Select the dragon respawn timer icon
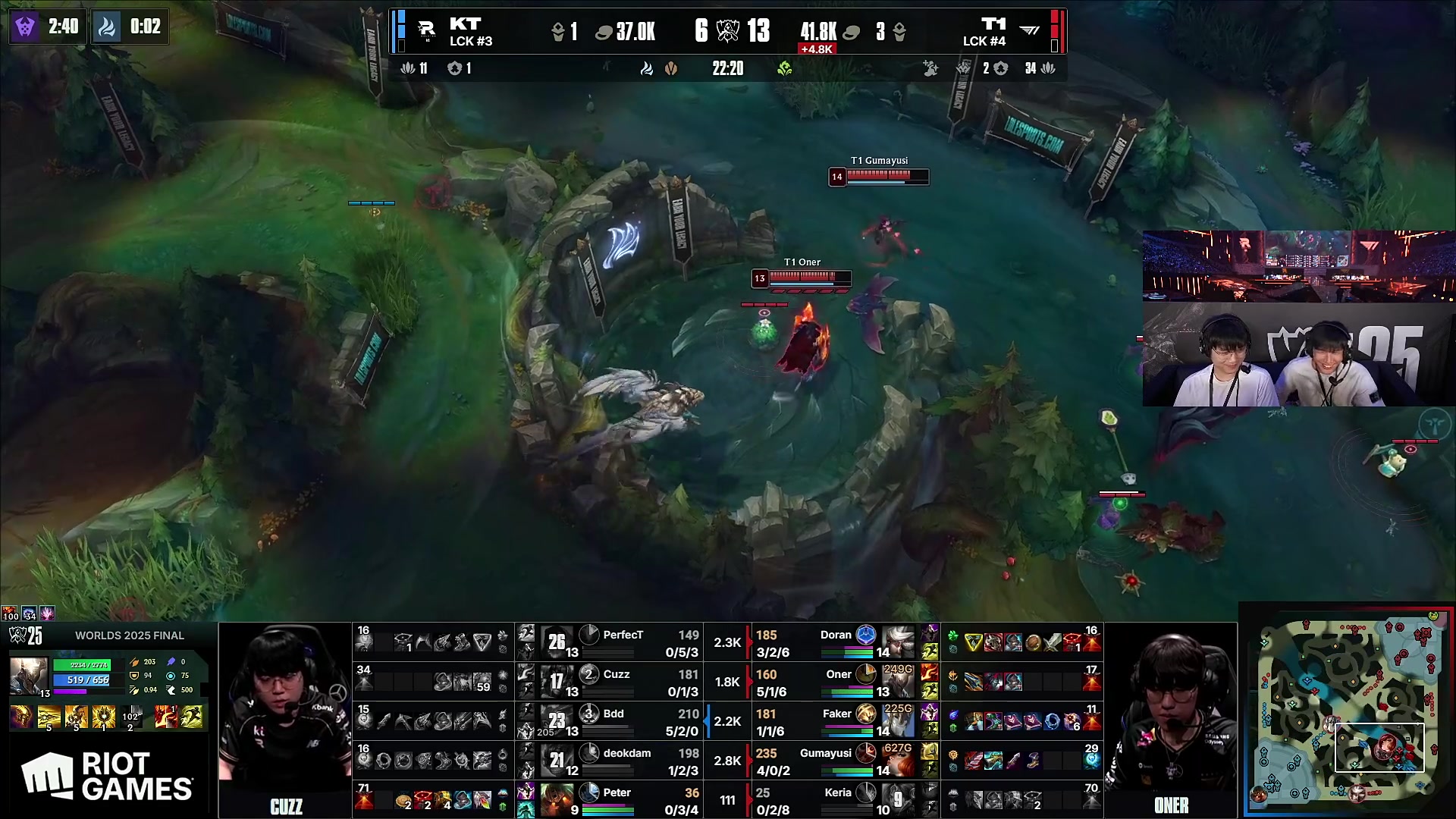Image resolution: width=1456 pixels, height=819 pixels. (107, 27)
